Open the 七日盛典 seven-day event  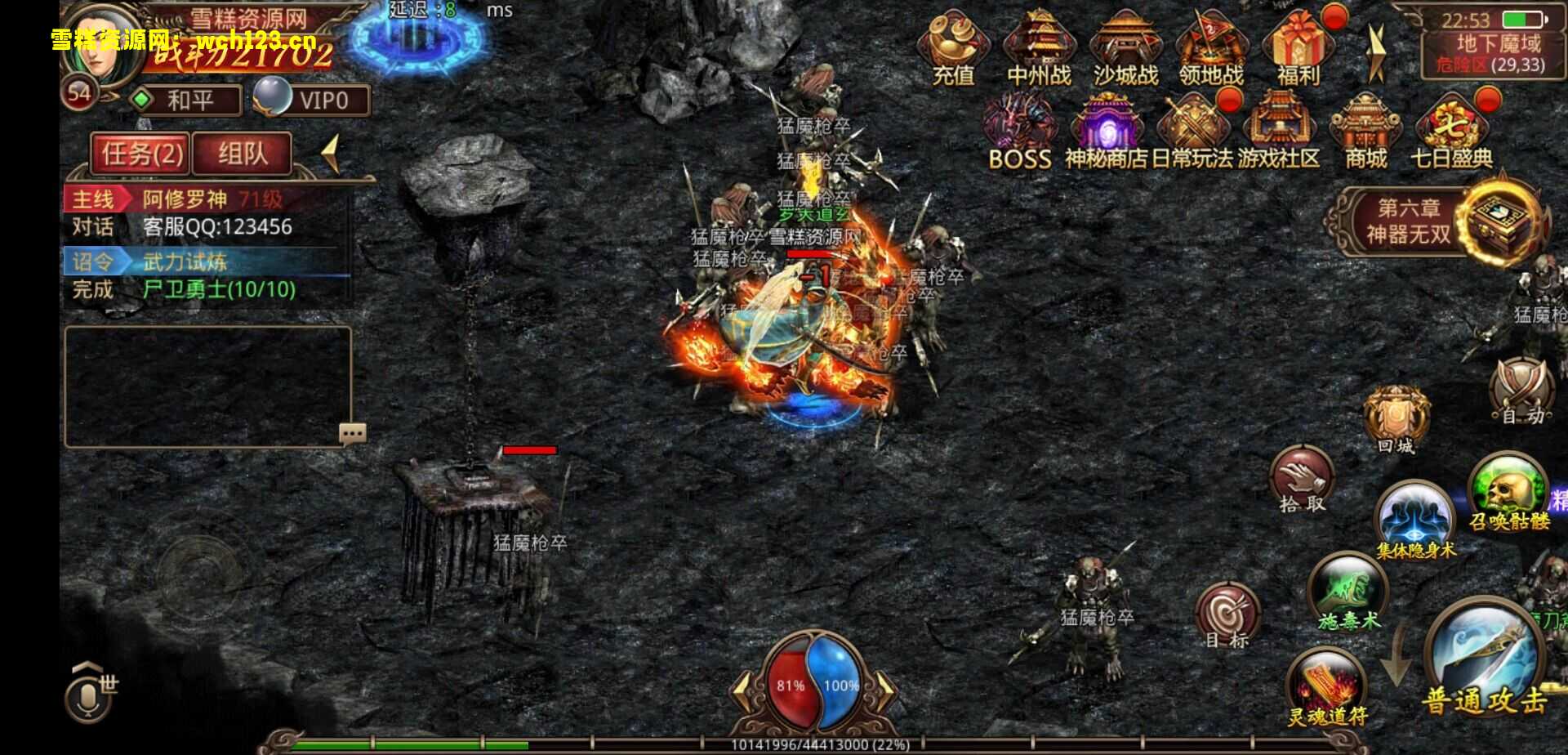coord(1451,131)
